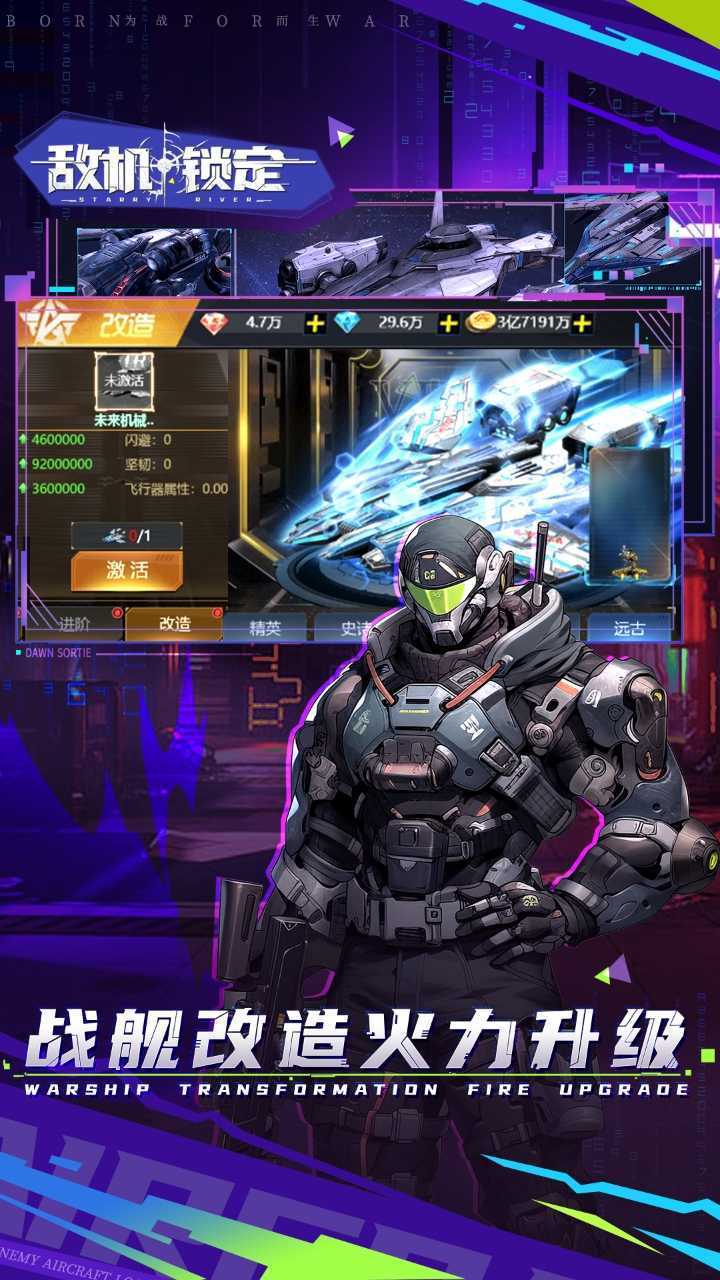
Task: Switch to the 进阶 tab
Action: tap(74, 624)
